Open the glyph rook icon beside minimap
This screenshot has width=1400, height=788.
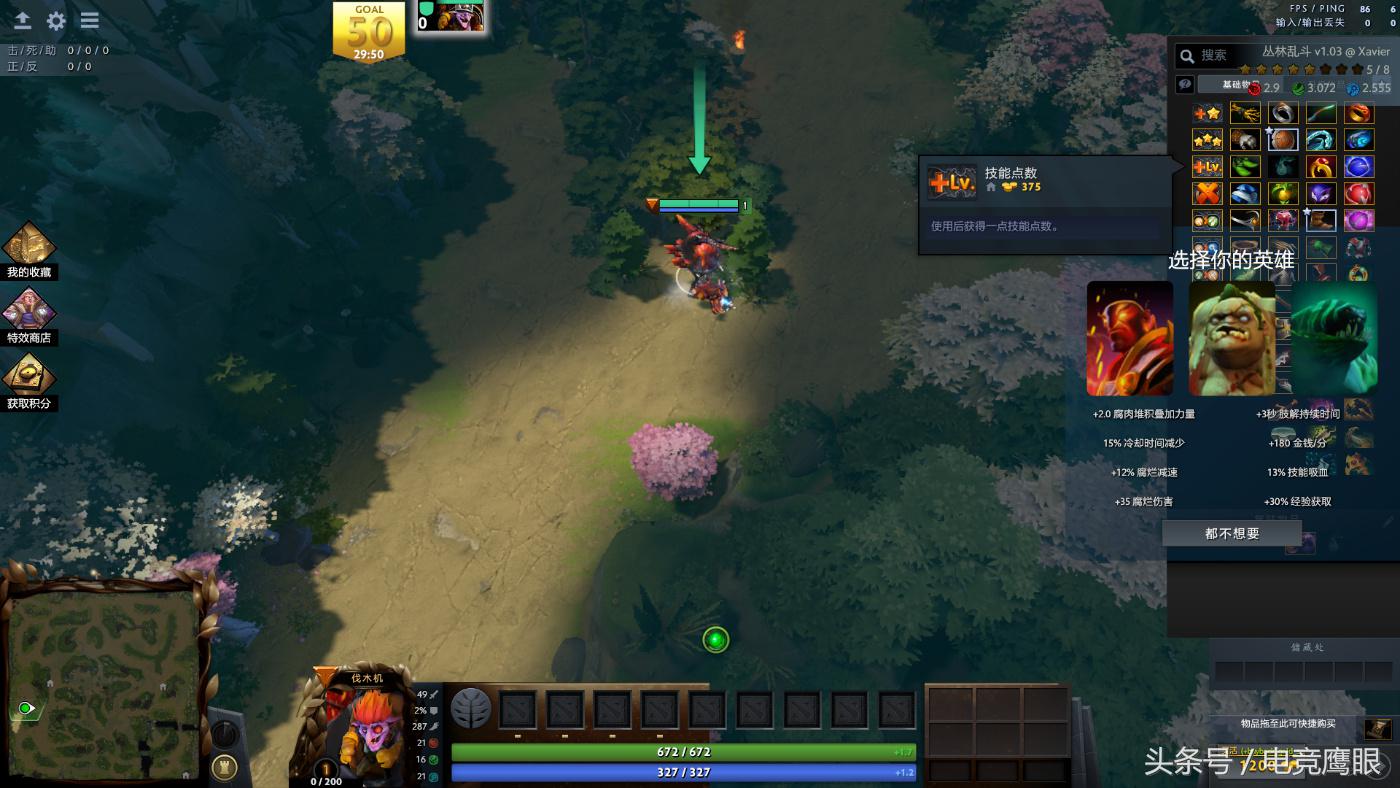click(225, 768)
